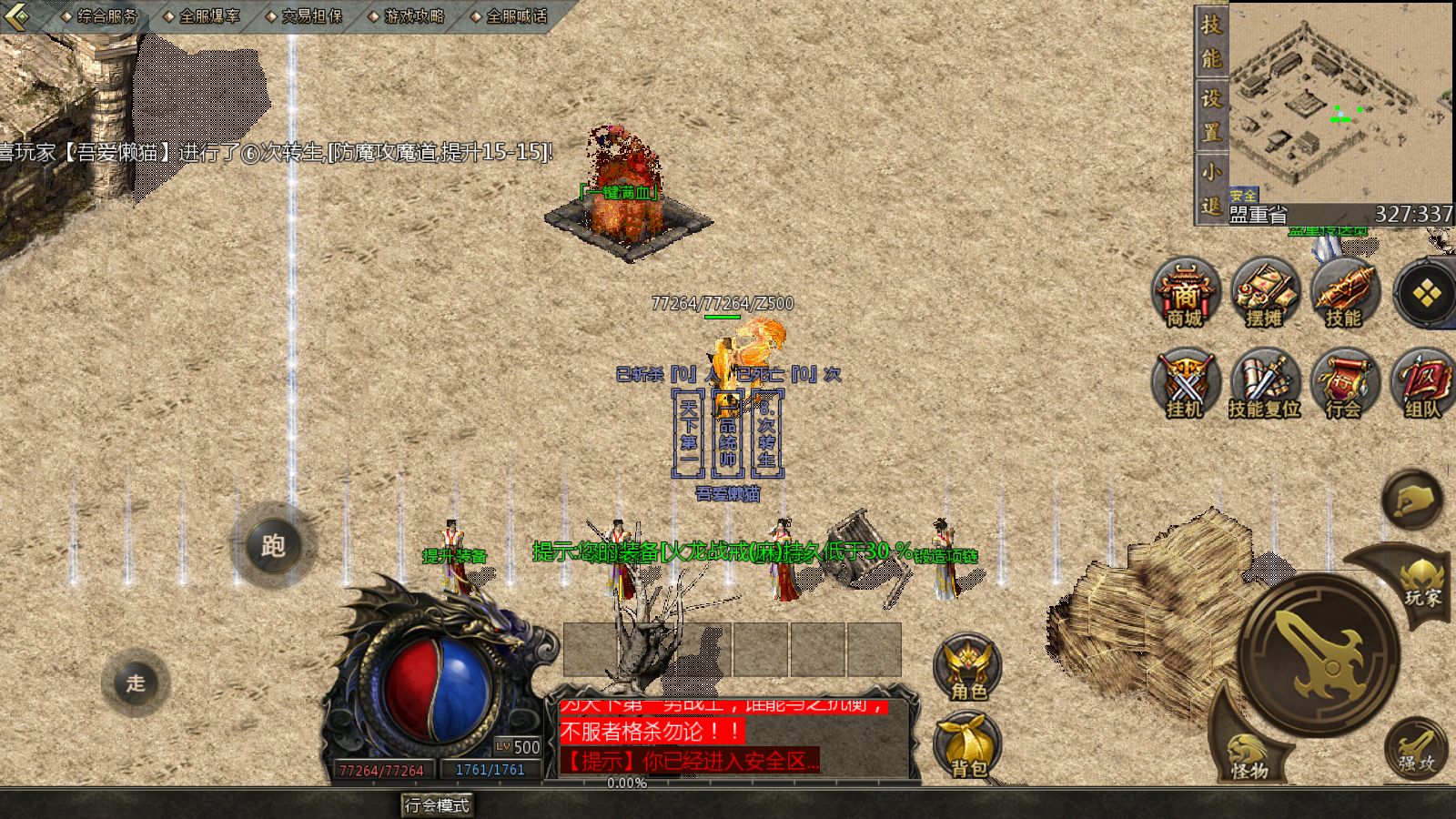Open the 背包 bag
Image resolution: width=1456 pixels, height=819 pixels.
click(x=968, y=746)
